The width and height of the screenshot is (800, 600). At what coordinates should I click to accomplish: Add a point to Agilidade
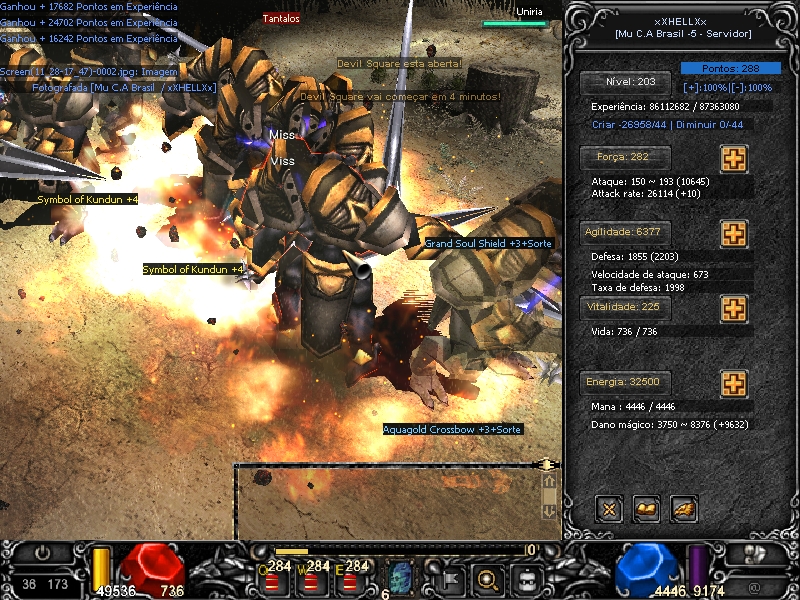pos(734,234)
